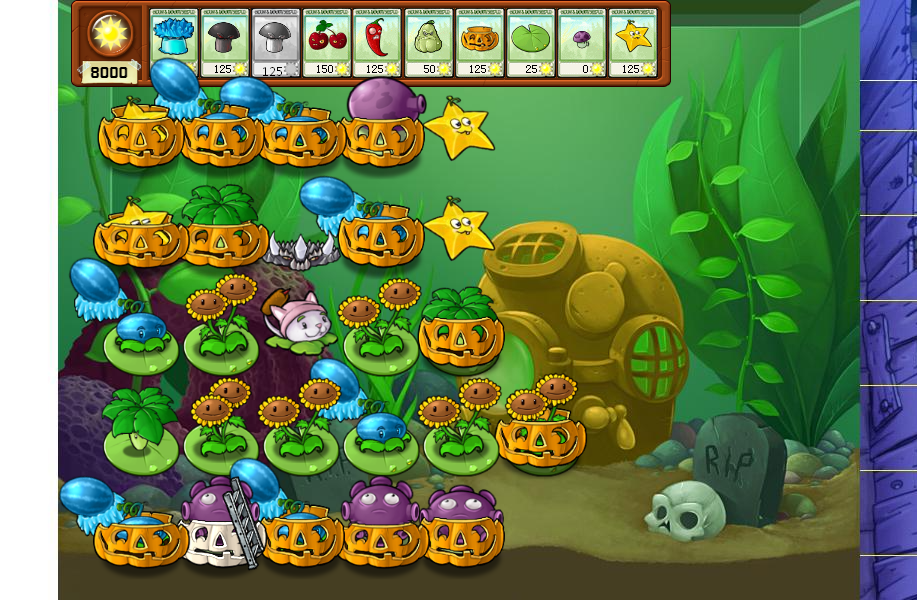
Task: Pick the Lily Pad seed packet
Action: point(531,43)
